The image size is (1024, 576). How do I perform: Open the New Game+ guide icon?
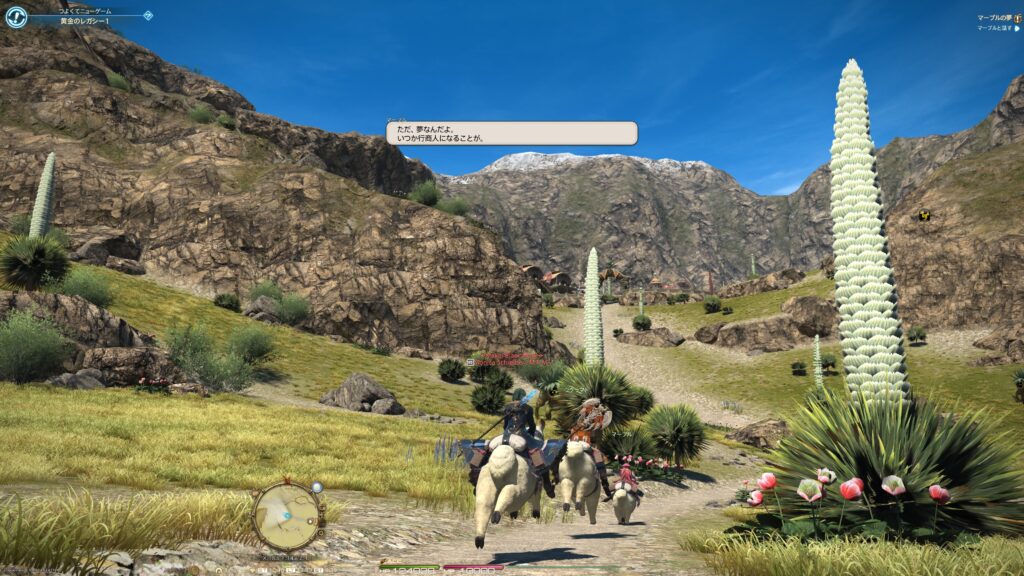pos(16,16)
